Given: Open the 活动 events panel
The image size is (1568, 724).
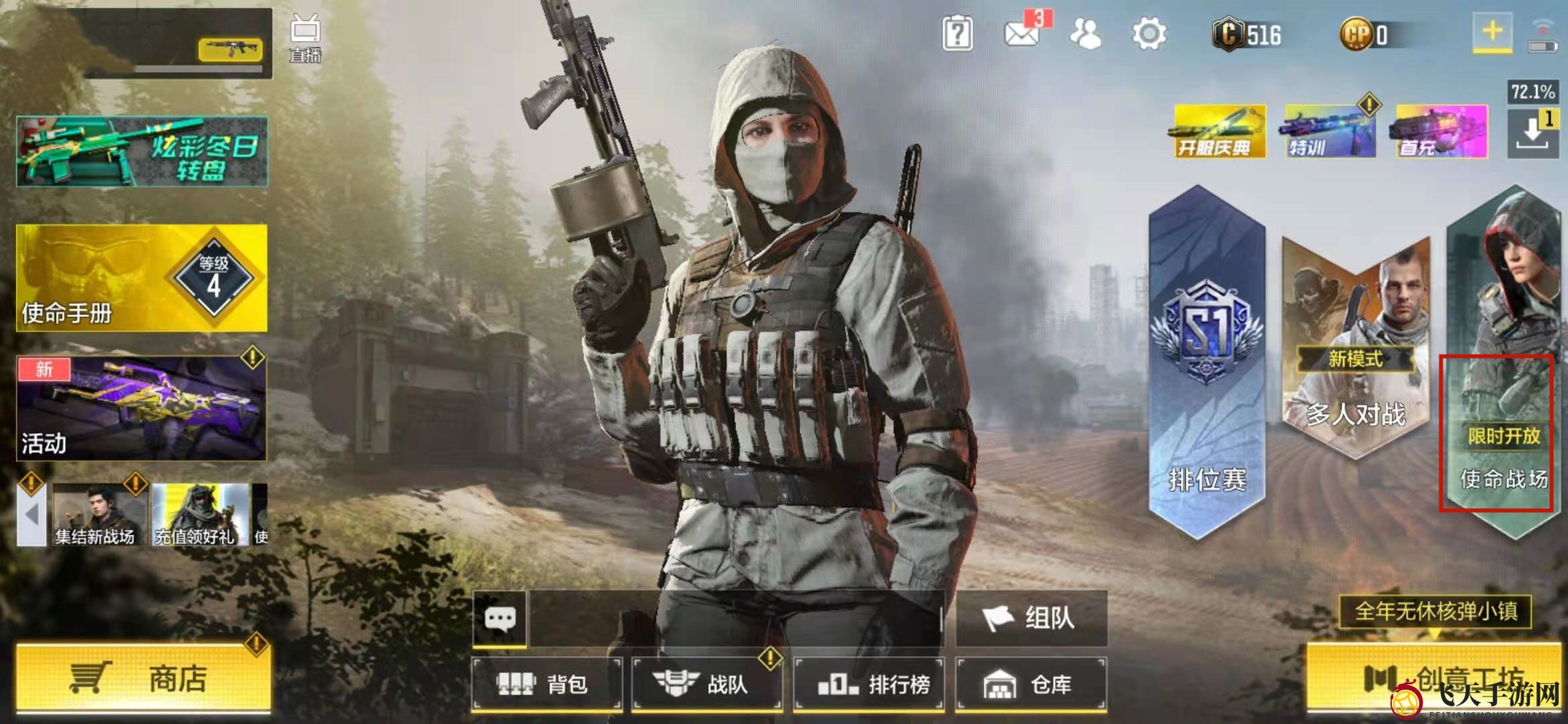Looking at the screenshot, I should coord(141,408).
